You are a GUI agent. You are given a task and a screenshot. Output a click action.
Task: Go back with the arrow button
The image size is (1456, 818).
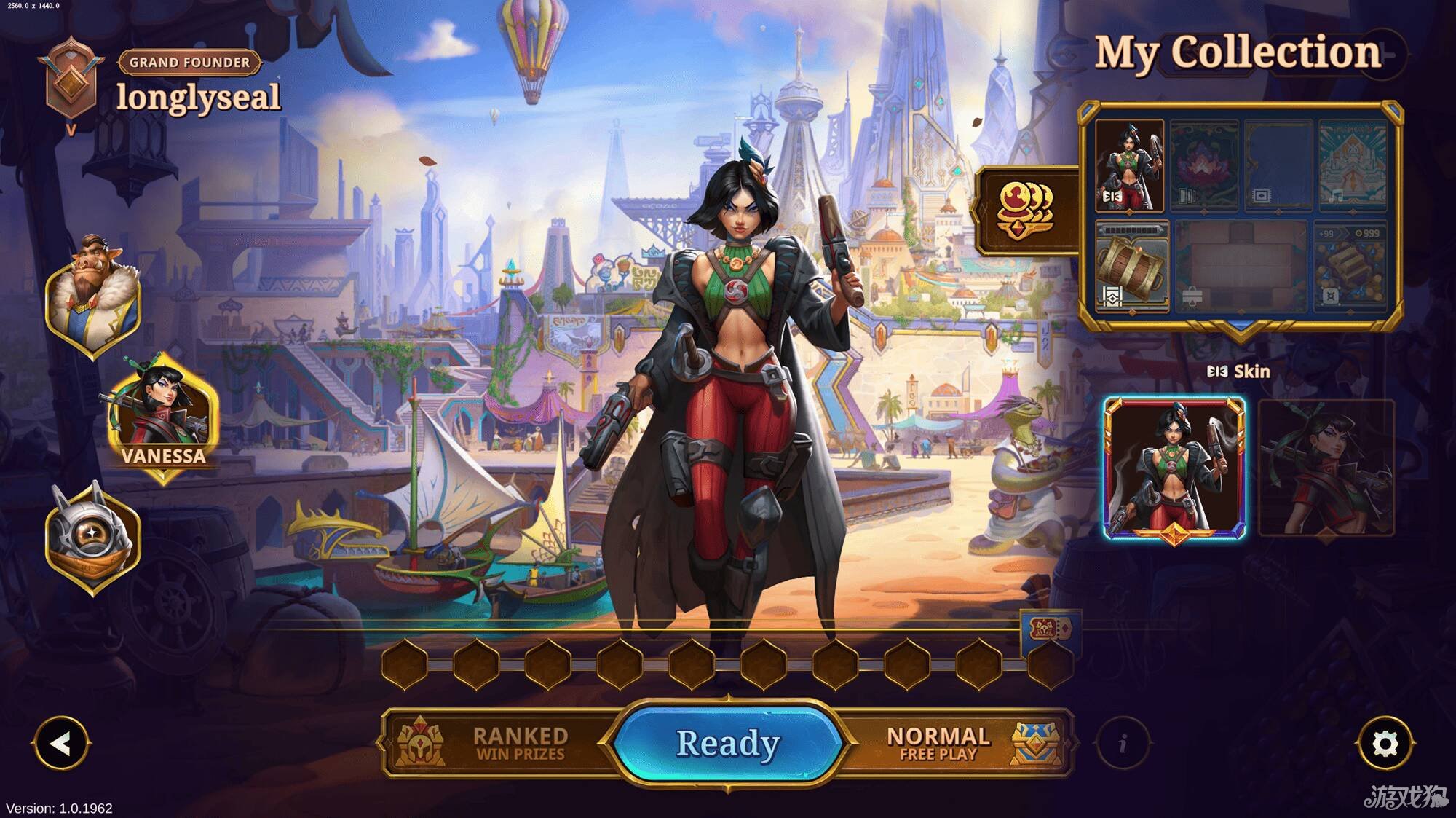point(60,744)
